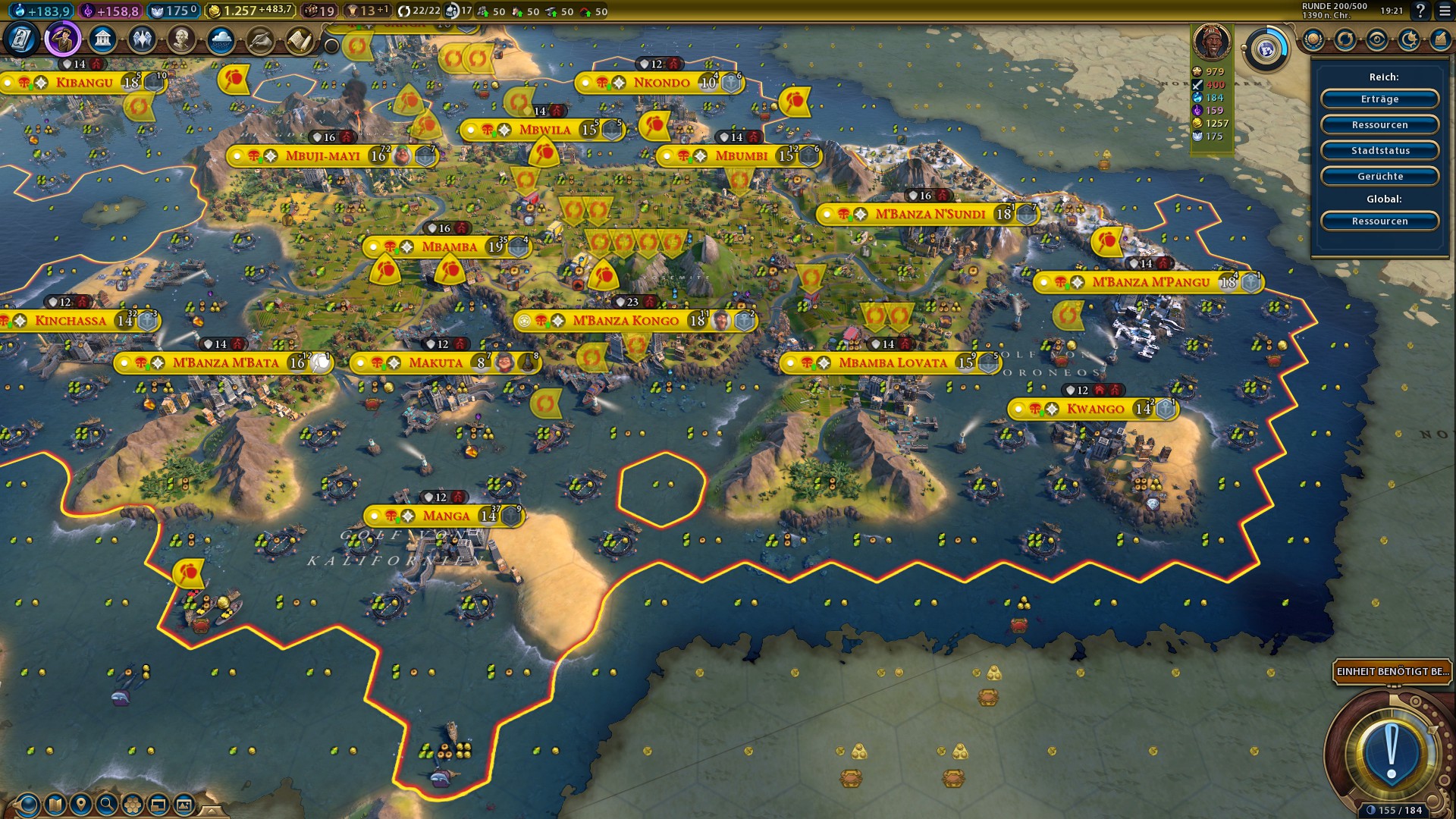Open the map search magnifier icon
1456x819 pixels.
coord(107,804)
